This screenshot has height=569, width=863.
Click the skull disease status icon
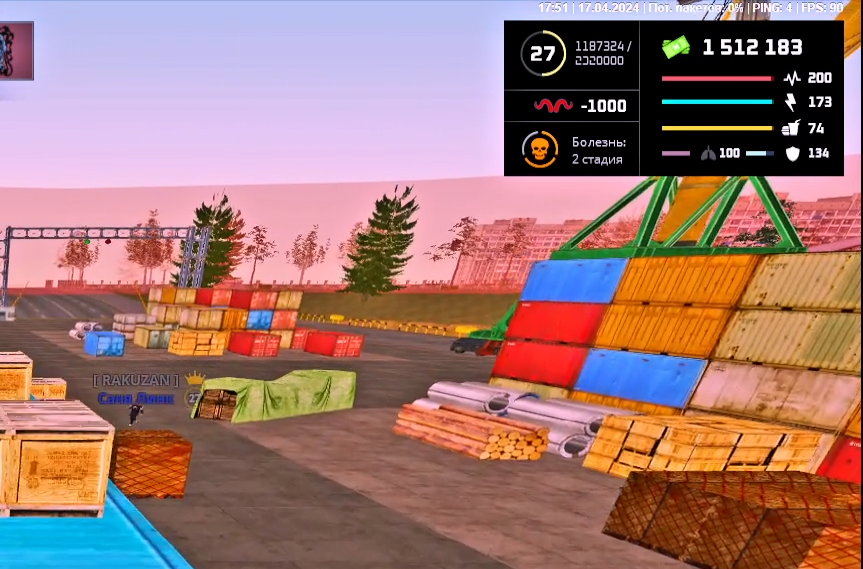[539, 150]
